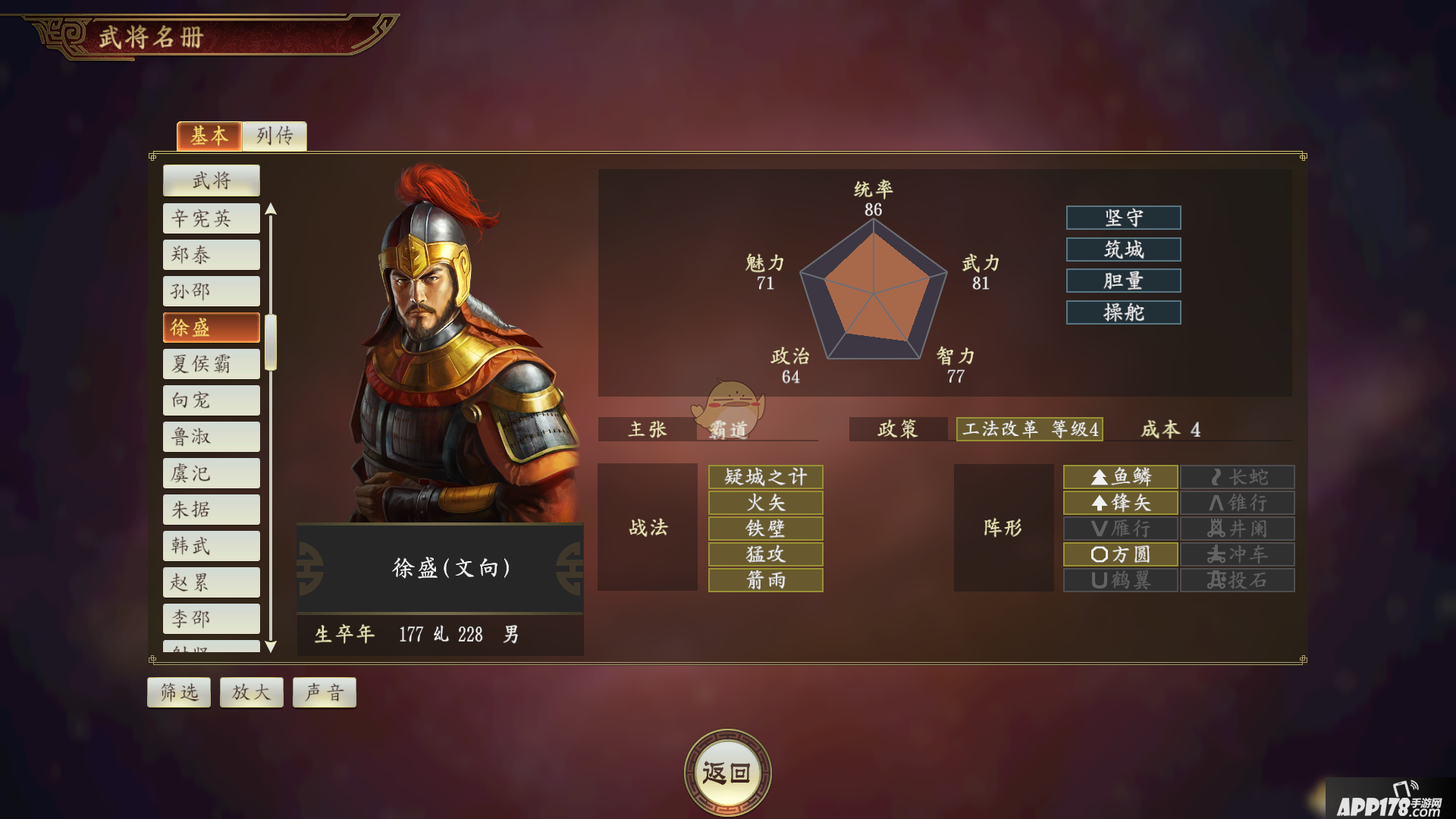Click the 筑城 skill badge

coord(1123,249)
